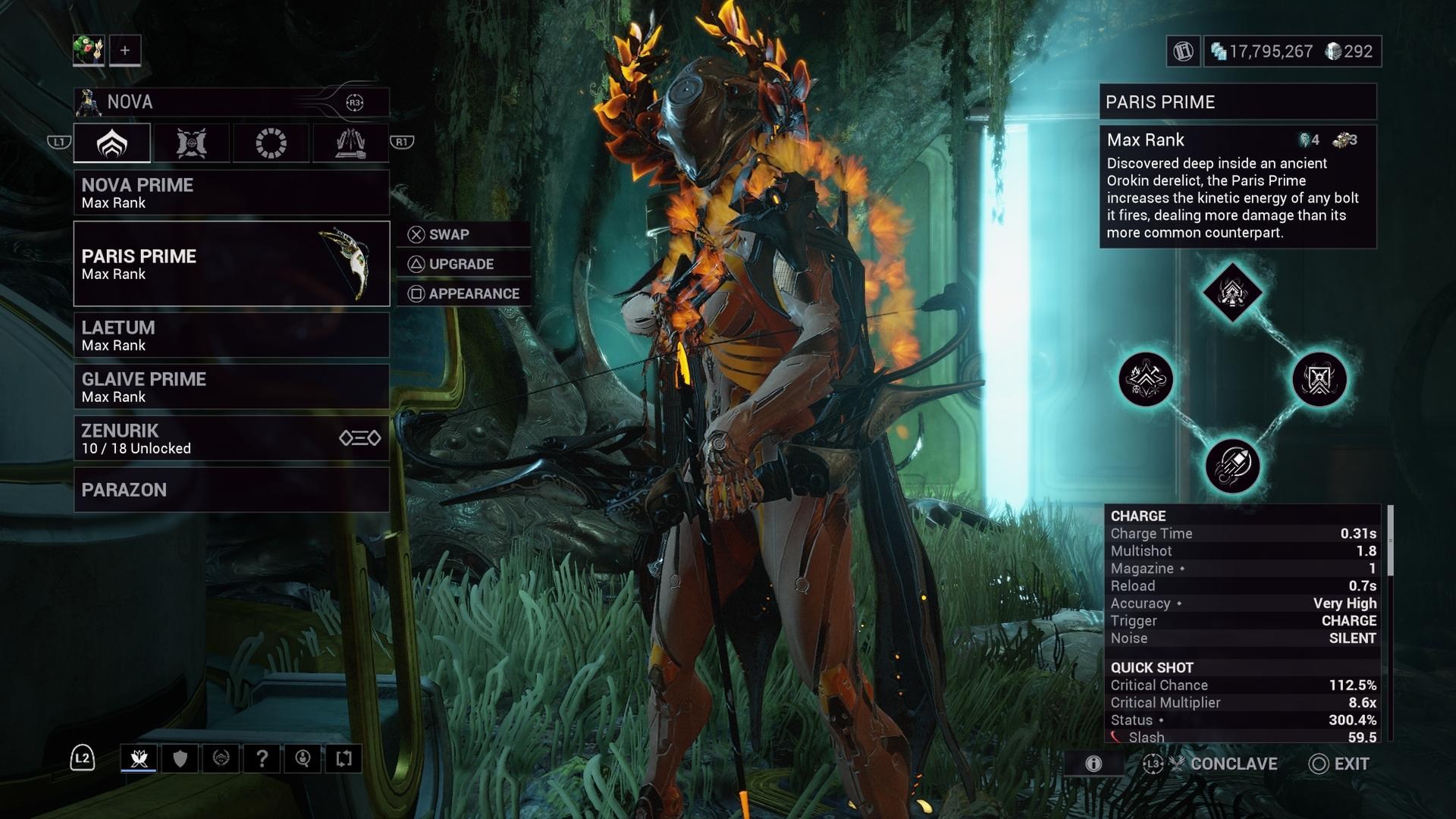Upgrade the Paris Prime
The image size is (1456, 819).
(463, 264)
